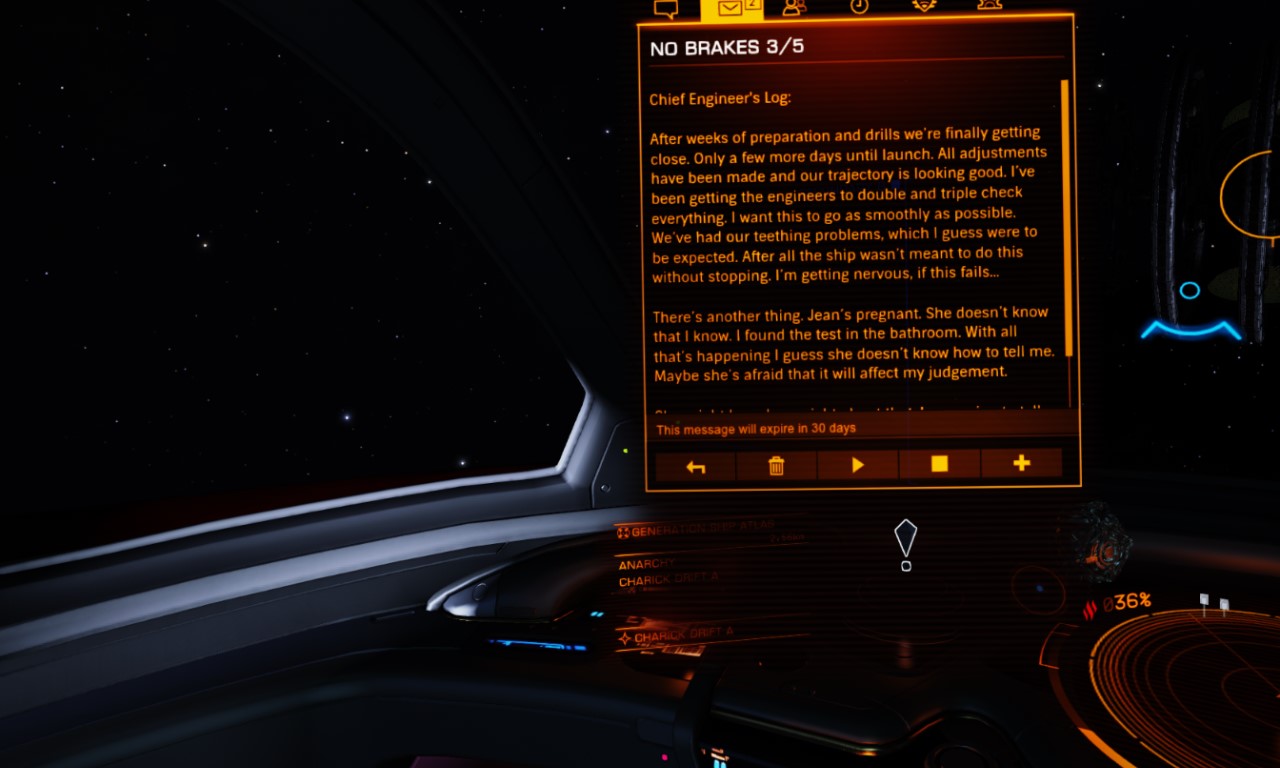The height and width of the screenshot is (768, 1280).
Task: Delete this message with the trash can
Action: click(x=776, y=465)
